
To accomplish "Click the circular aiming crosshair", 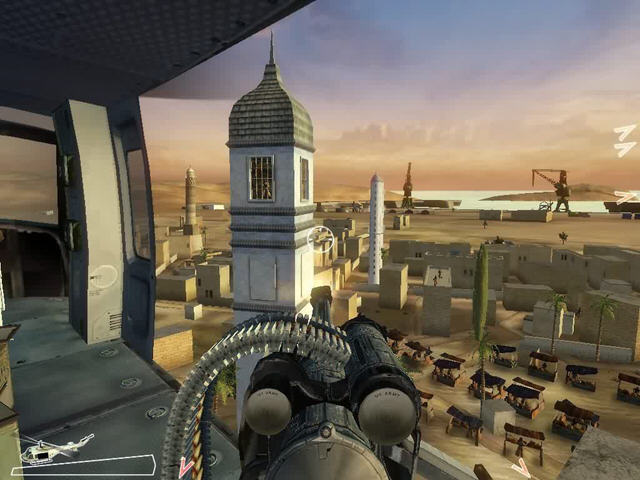I will tap(321, 238).
